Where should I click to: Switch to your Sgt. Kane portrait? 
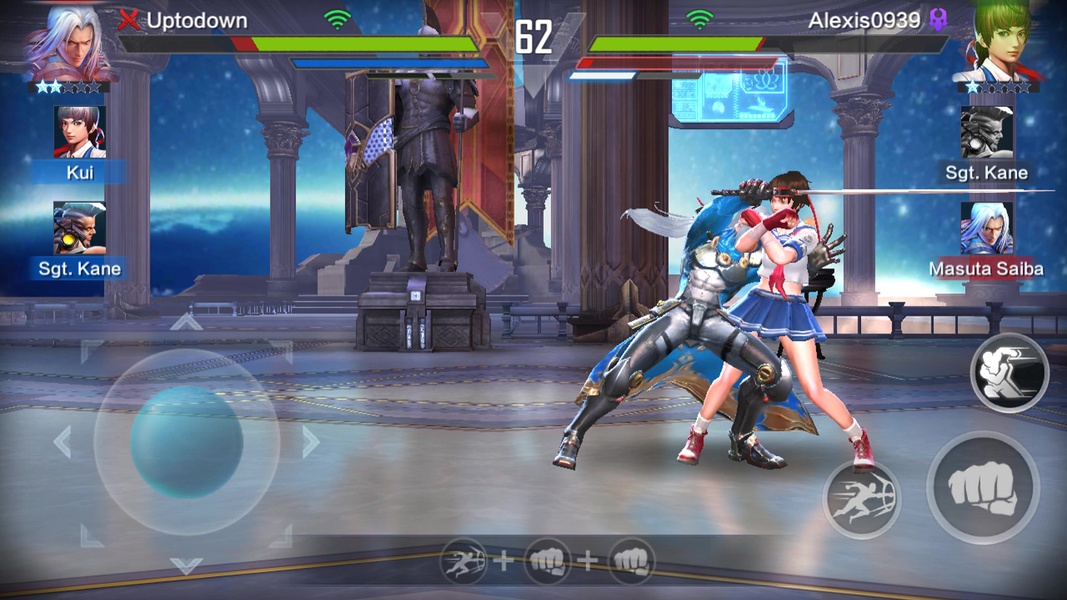pos(79,229)
